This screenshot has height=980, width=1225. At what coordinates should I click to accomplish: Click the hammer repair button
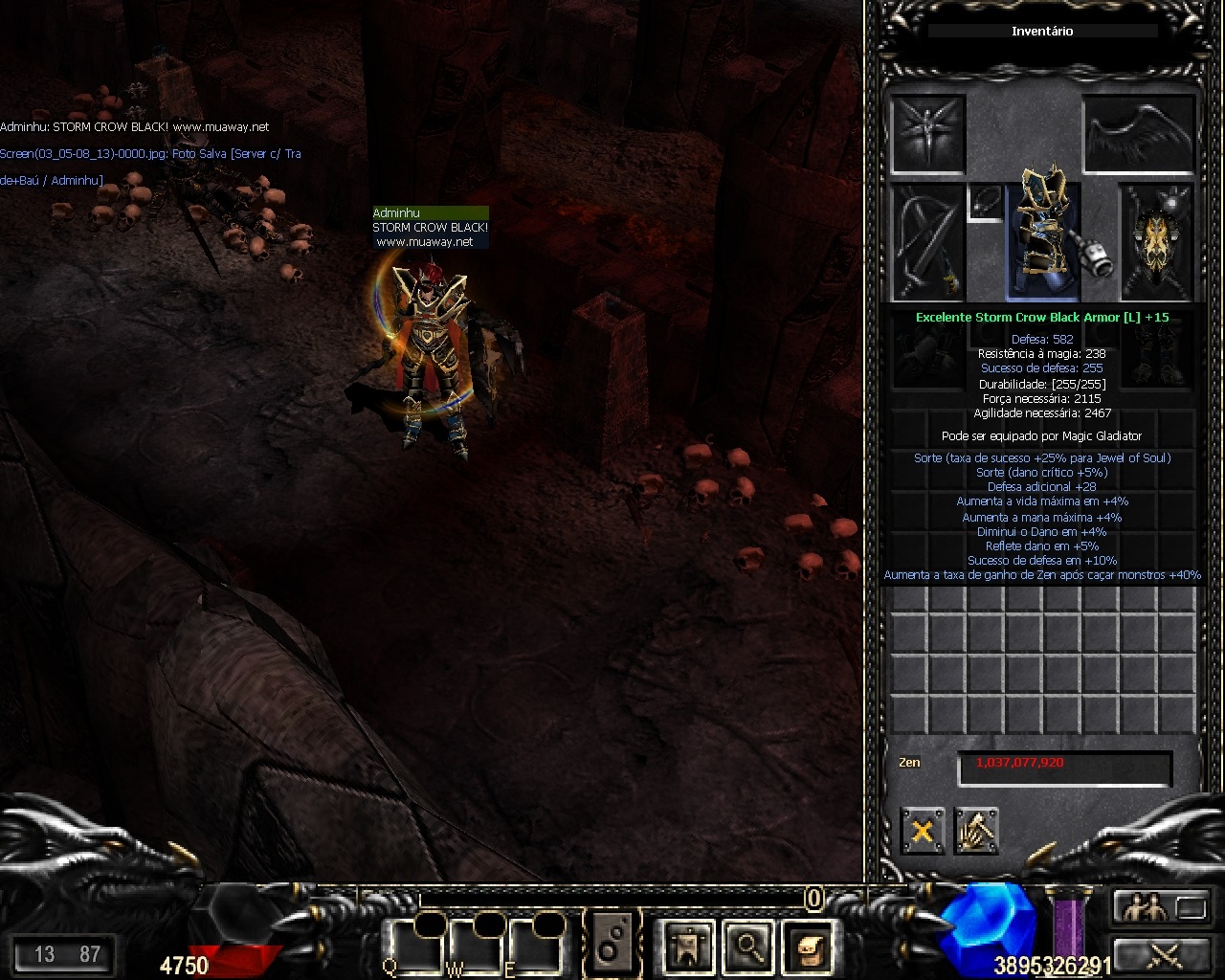click(976, 831)
